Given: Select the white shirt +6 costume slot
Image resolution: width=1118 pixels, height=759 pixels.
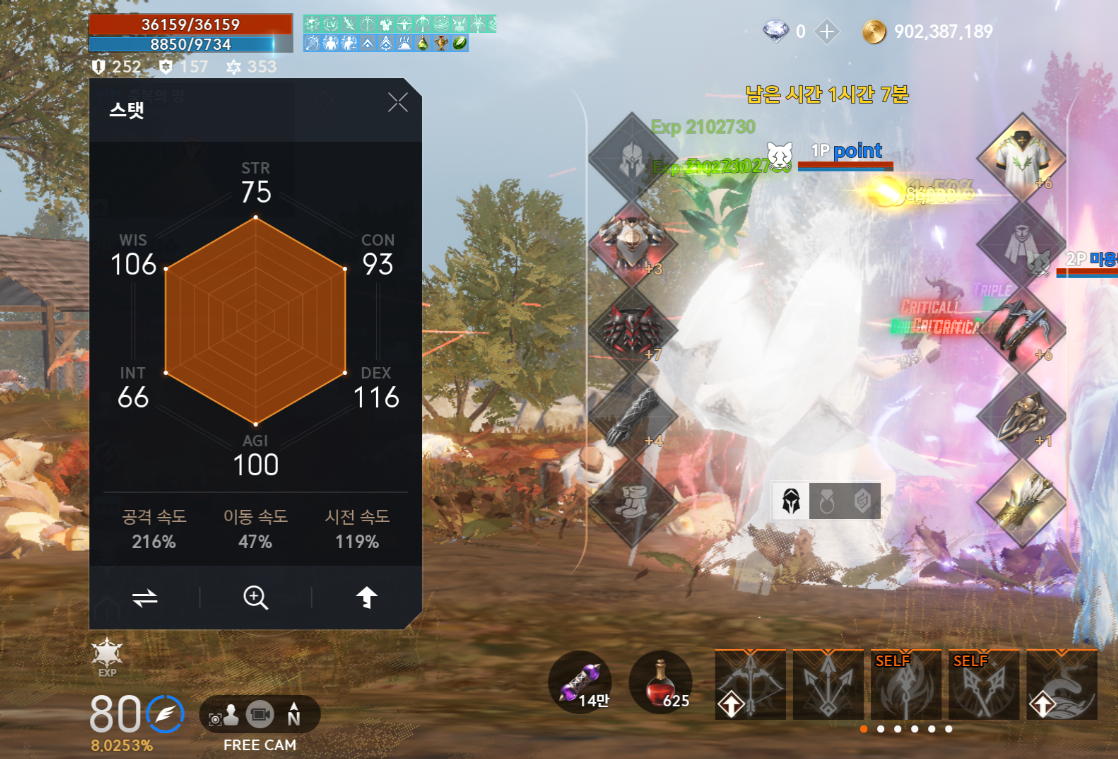Looking at the screenshot, I should (x=1021, y=157).
